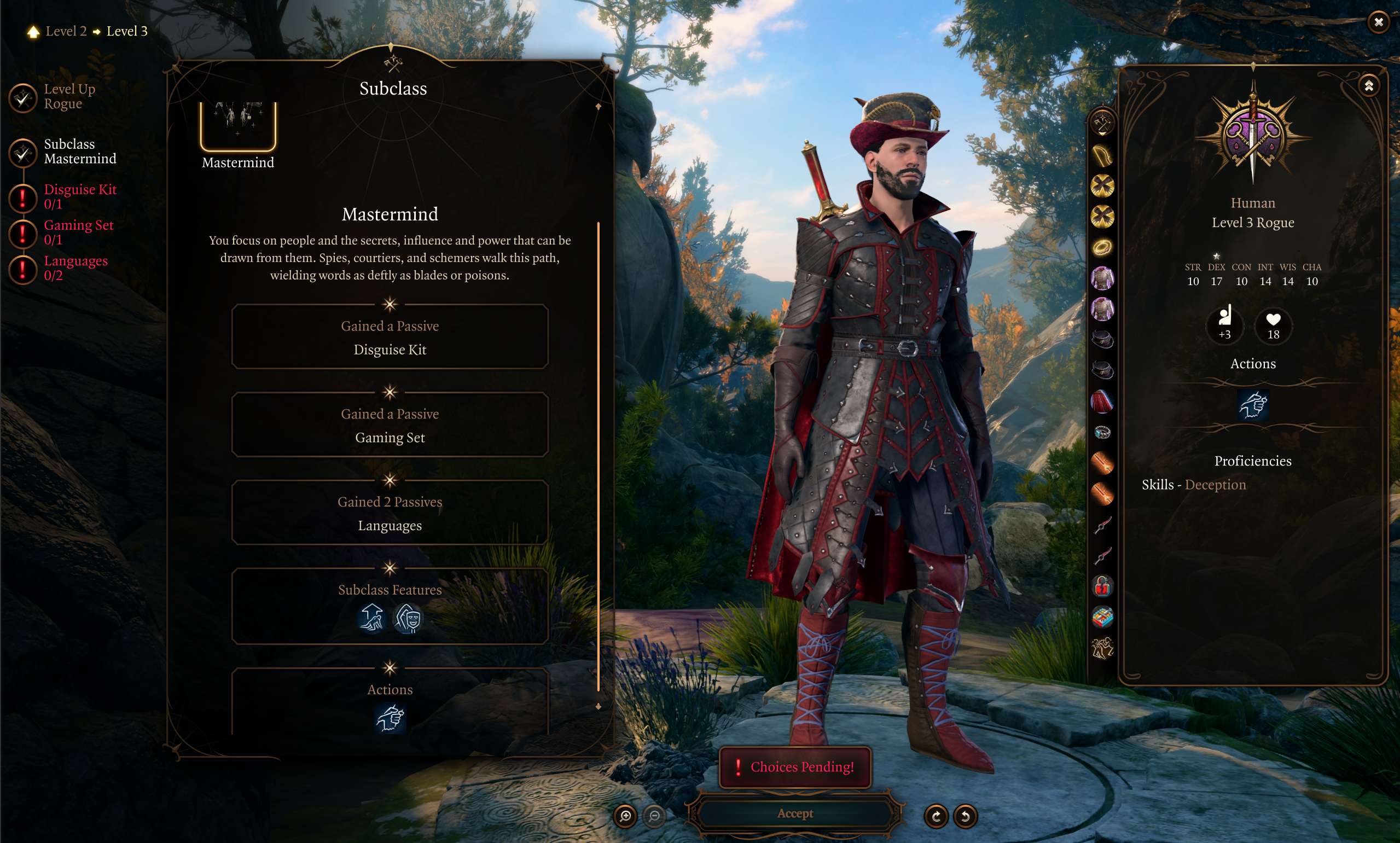Image resolution: width=1400 pixels, height=843 pixels.
Task: Choose the bow icon in the side strip
Action: pos(1102,154)
